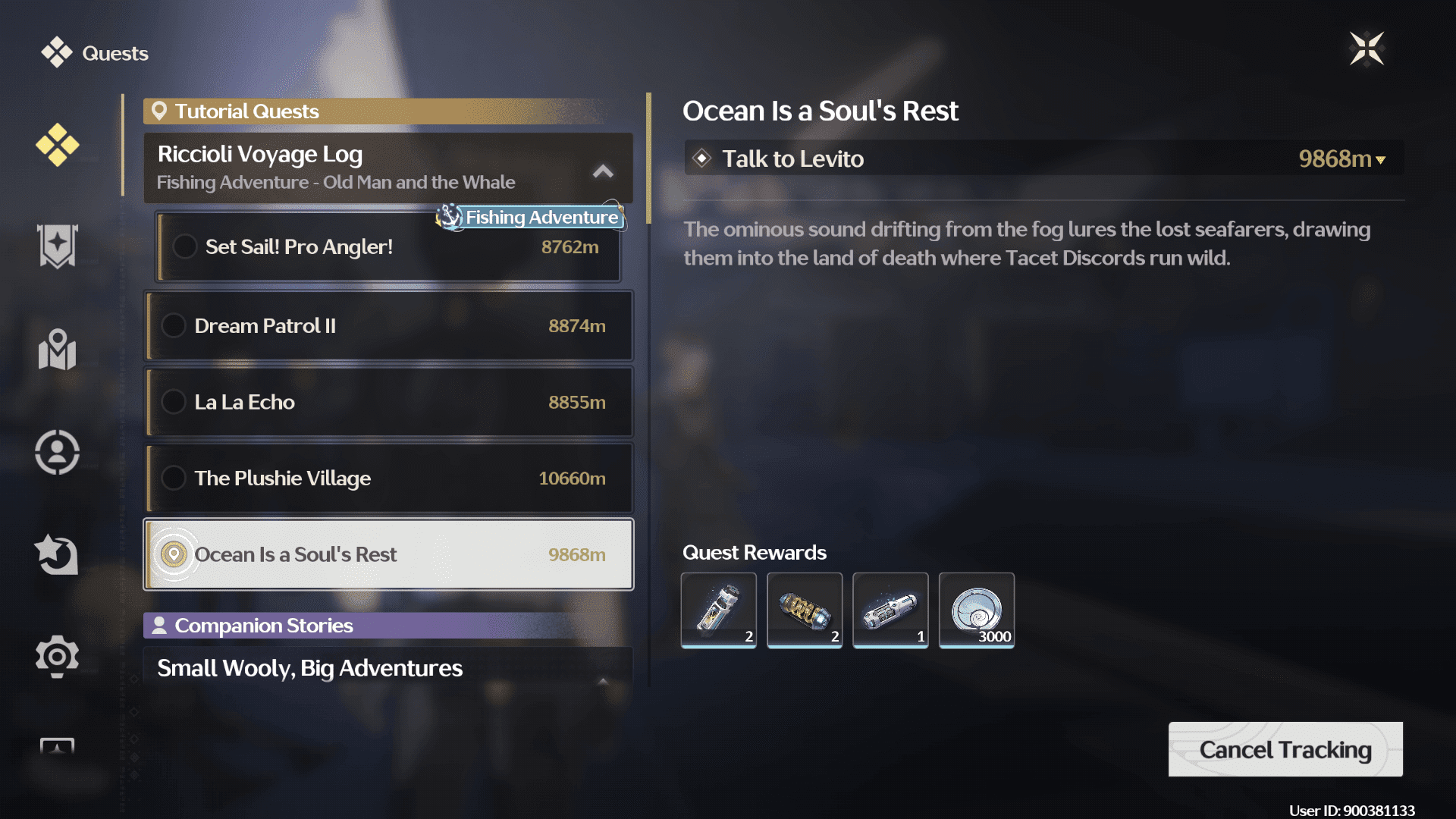Select the Set Sail! Pro Angler! quest
This screenshot has width=1456, height=819.
point(300,246)
